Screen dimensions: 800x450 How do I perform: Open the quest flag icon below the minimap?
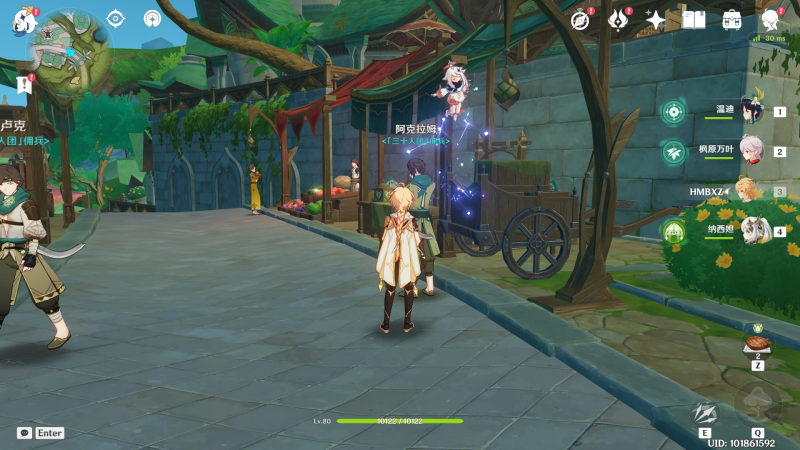click(x=24, y=84)
